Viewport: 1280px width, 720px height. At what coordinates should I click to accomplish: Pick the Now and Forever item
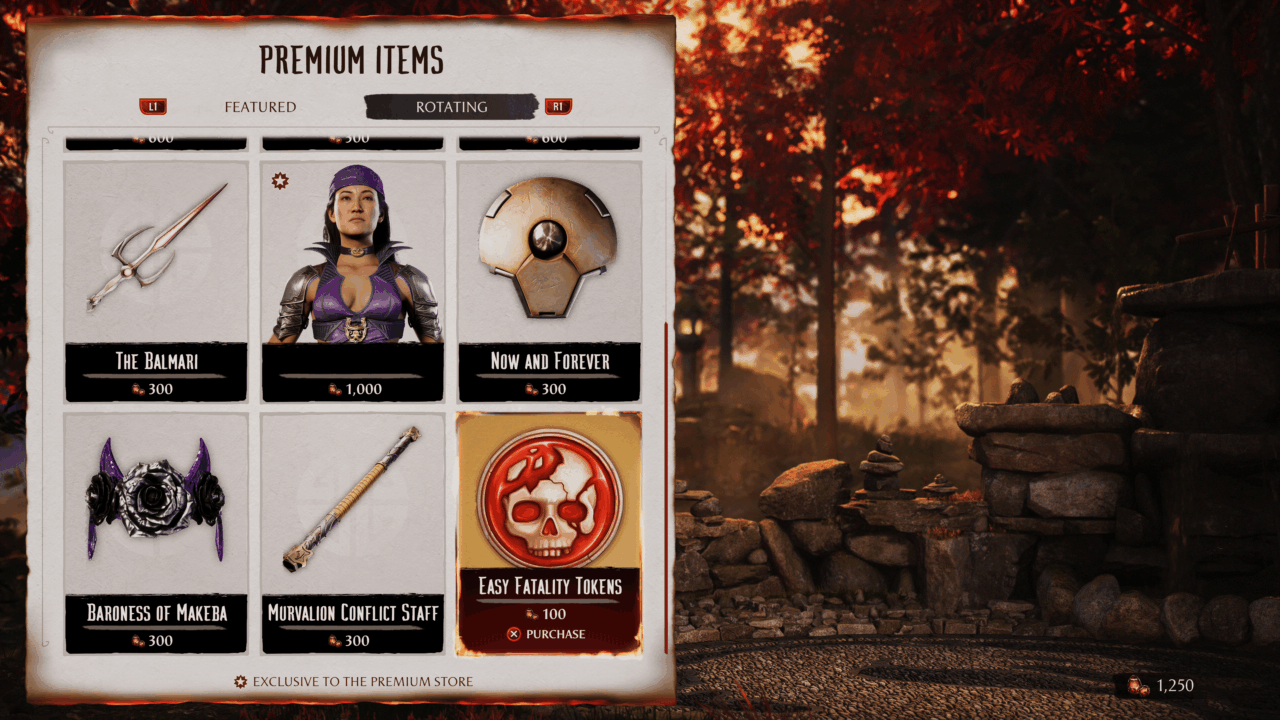pos(549,280)
